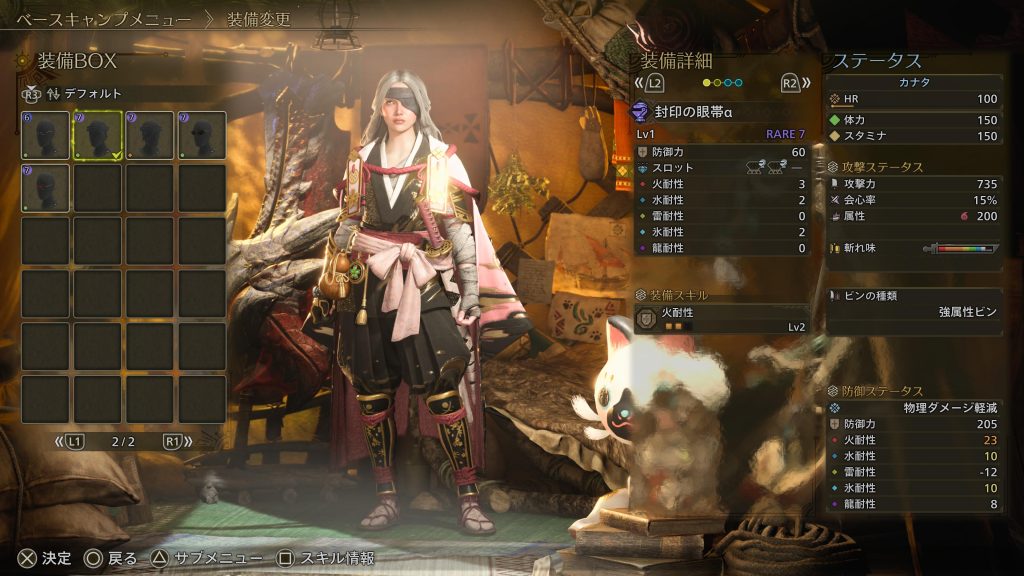This screenshot has width=1024, height=576.
Task: Select the highlighted head armor with checkmark
Action: tap(97, 135)
